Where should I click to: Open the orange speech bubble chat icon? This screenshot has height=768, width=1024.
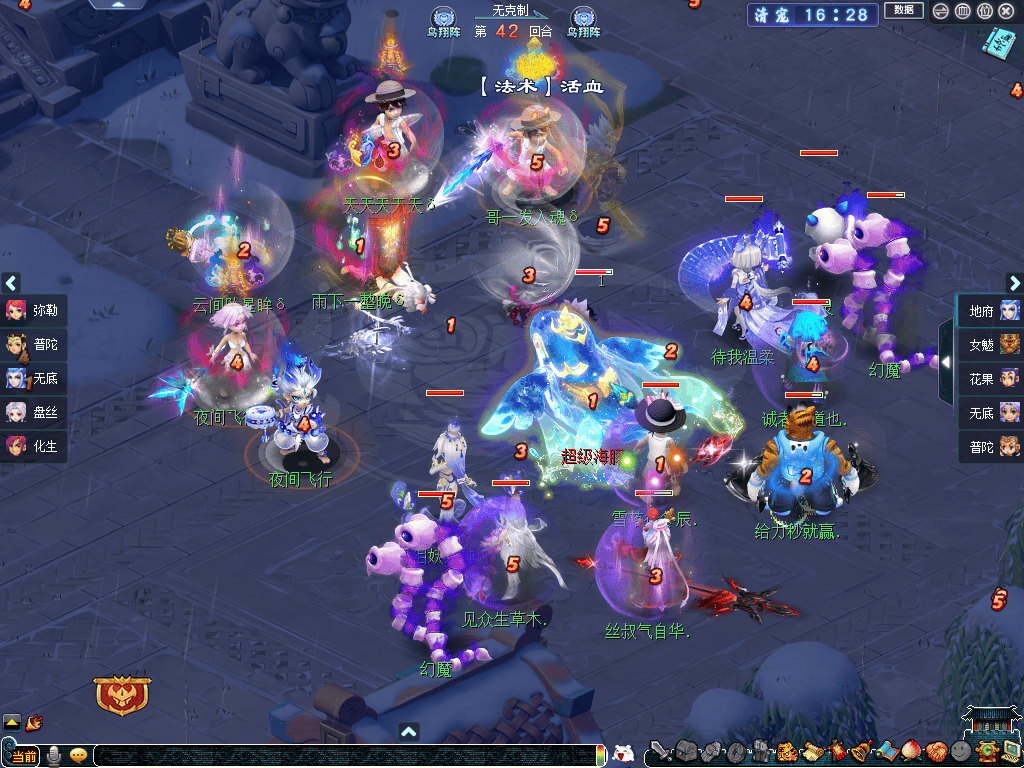(78, 756)
